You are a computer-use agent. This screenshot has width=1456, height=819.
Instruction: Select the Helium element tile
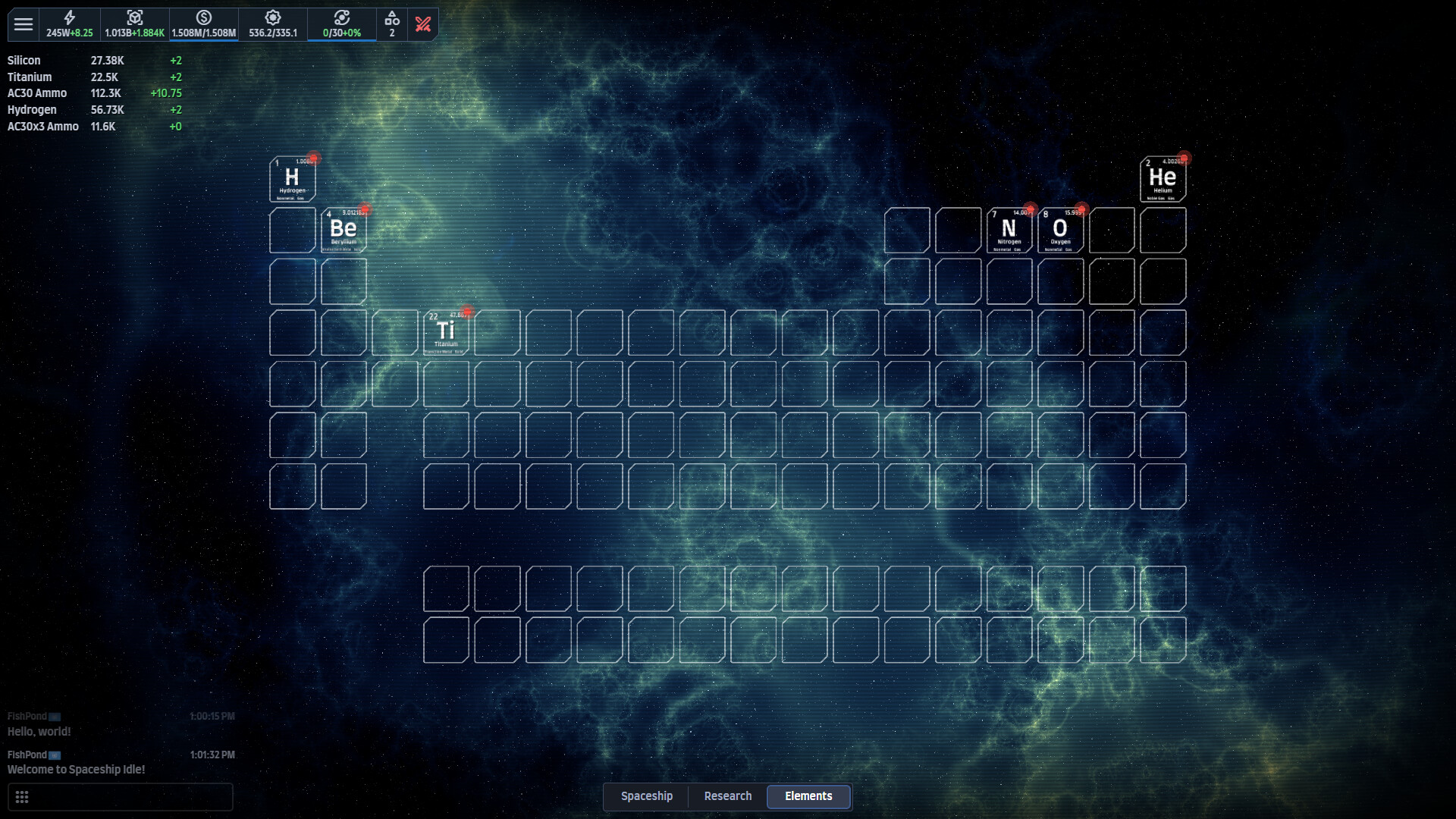[1163, 180]
